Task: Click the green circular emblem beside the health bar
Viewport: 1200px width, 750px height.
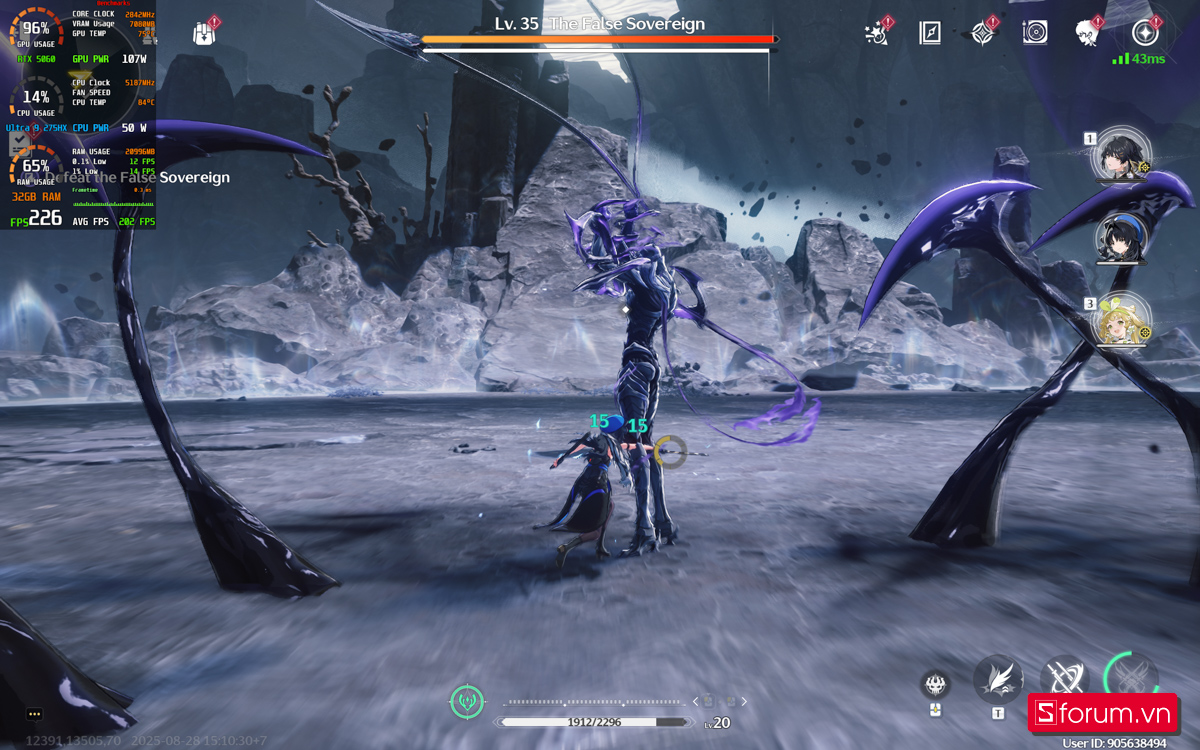Action: tap(467, 701)
